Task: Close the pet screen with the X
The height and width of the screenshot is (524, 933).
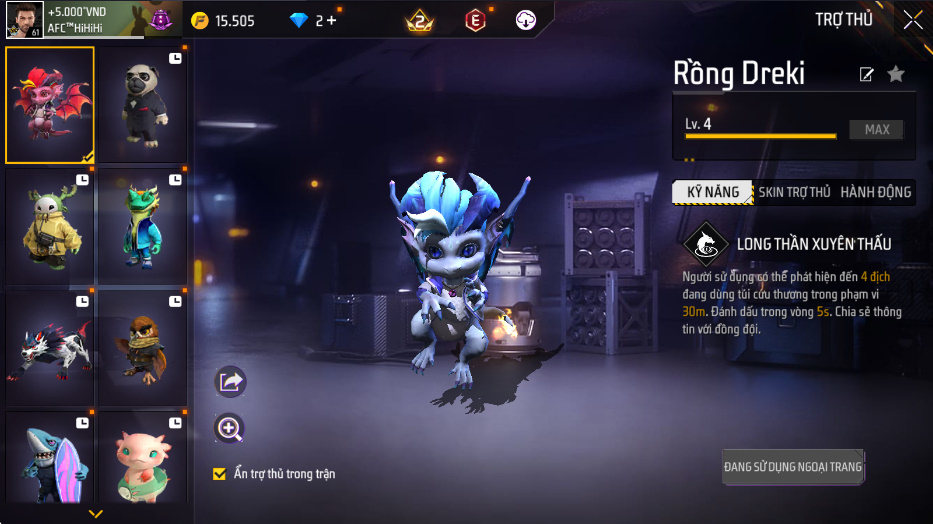Action: pyautogui.click(x=912, y=20)
